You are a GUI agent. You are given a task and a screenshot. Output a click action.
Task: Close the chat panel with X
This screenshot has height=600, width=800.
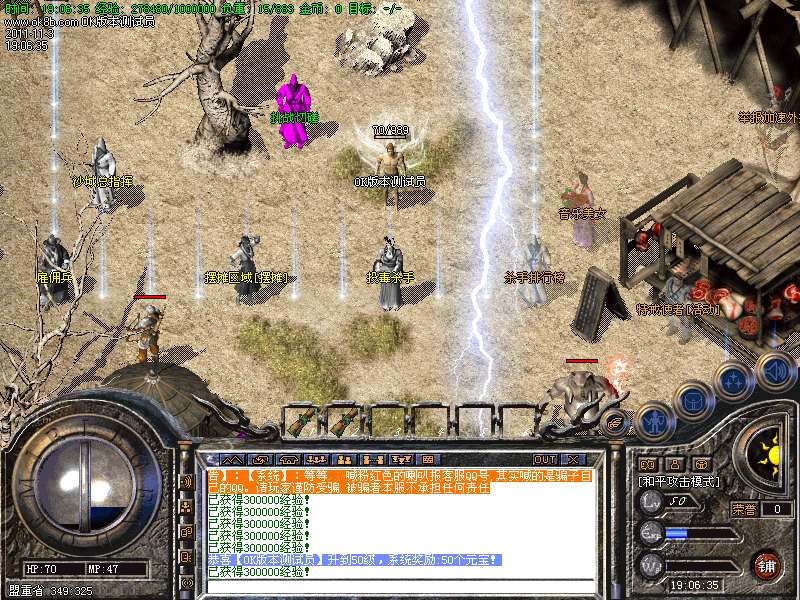click(575, 460)
